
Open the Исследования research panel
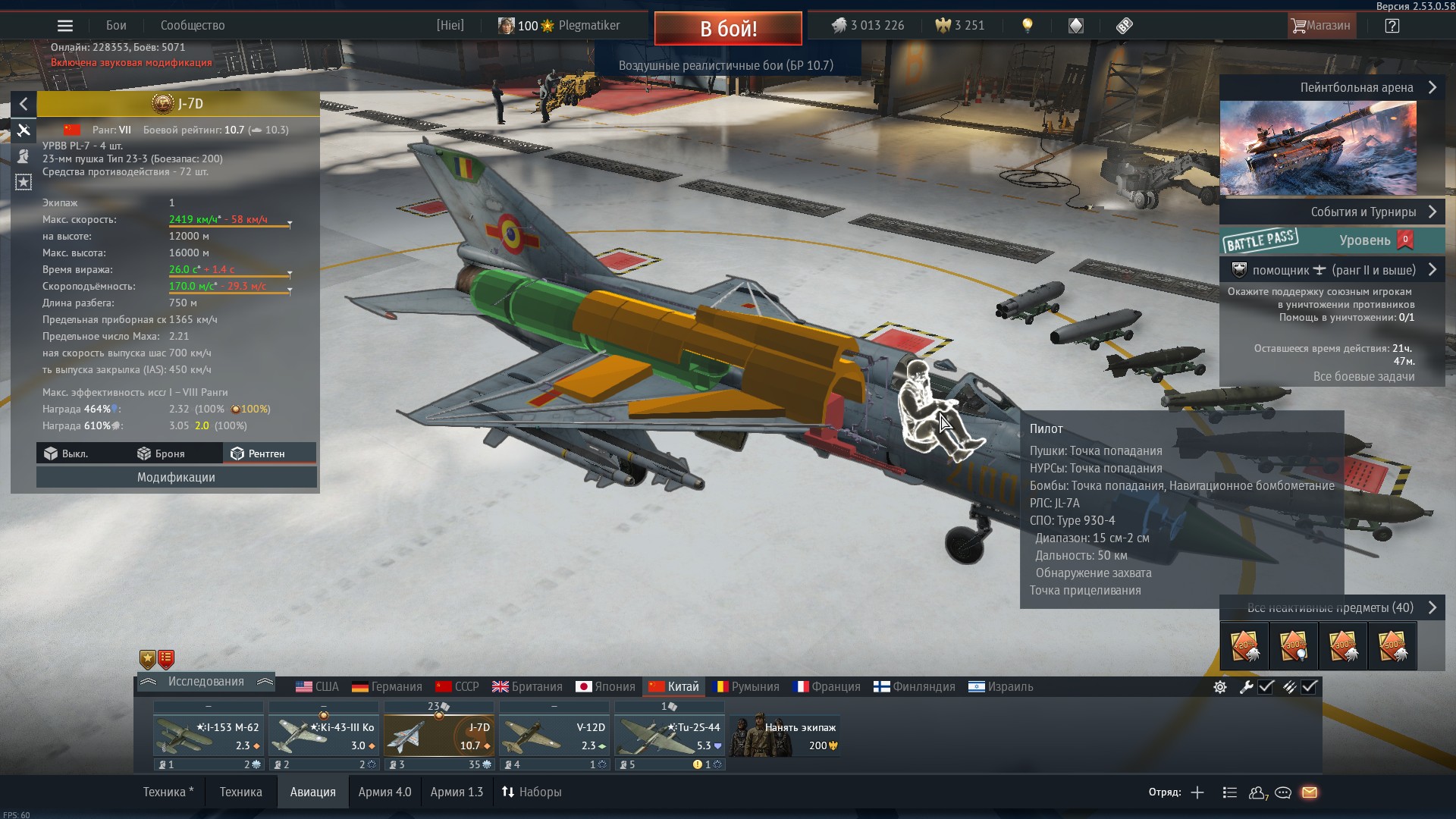tap(206, 682)
